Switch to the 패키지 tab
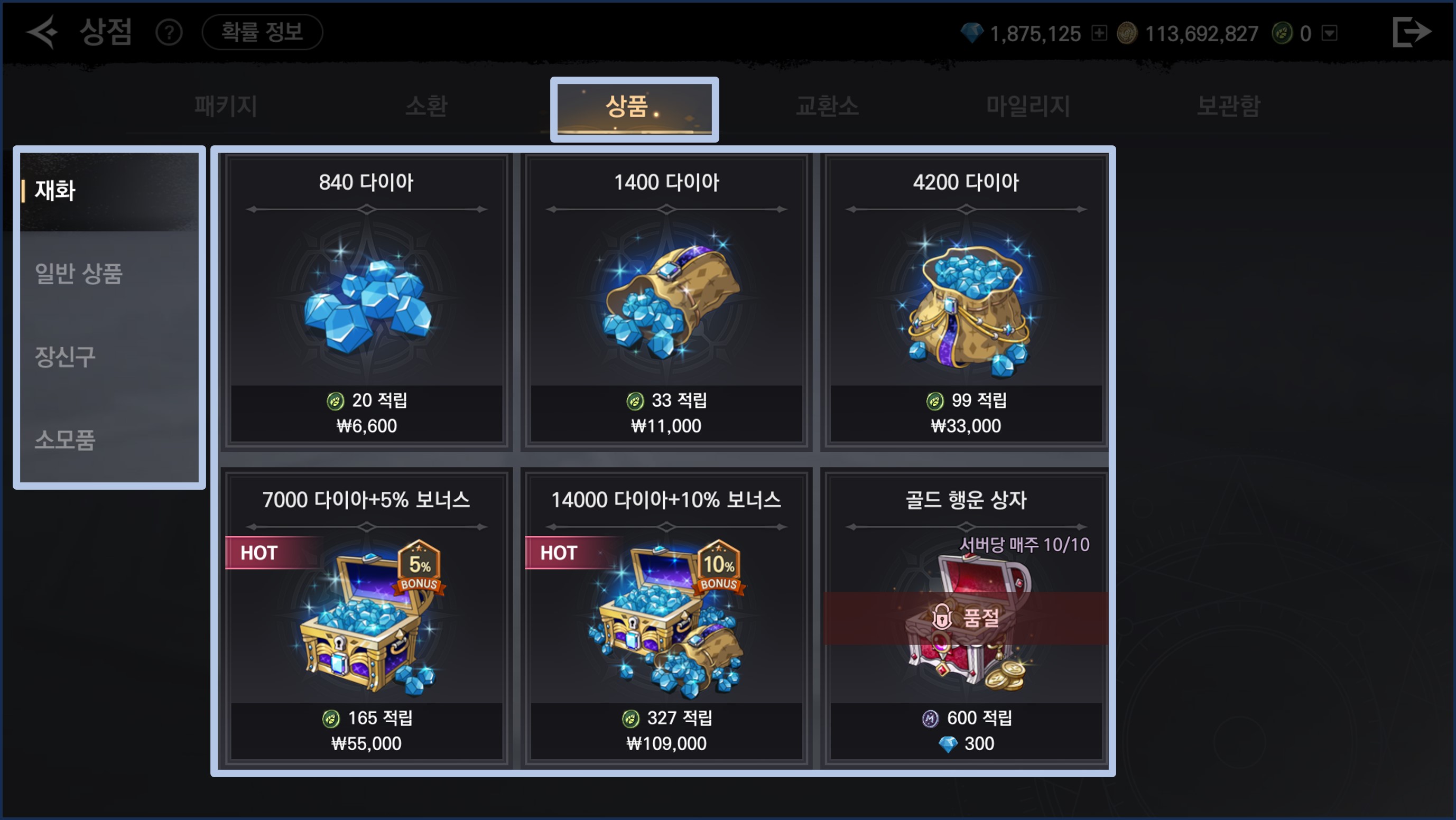The image size is (1456, 820). coord(226,106)
